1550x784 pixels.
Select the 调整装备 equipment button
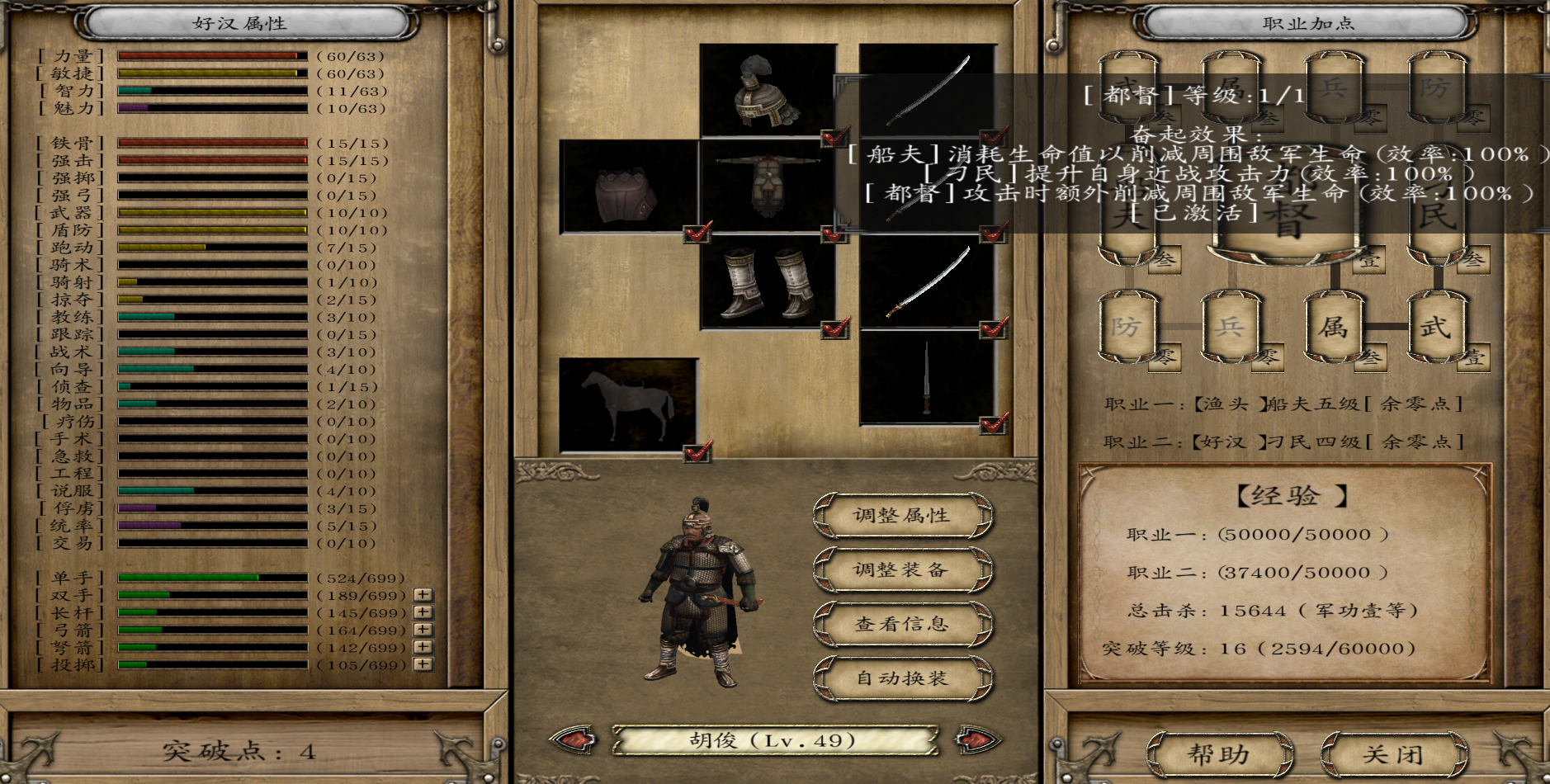pyautogui.click(x=902, y=570)
